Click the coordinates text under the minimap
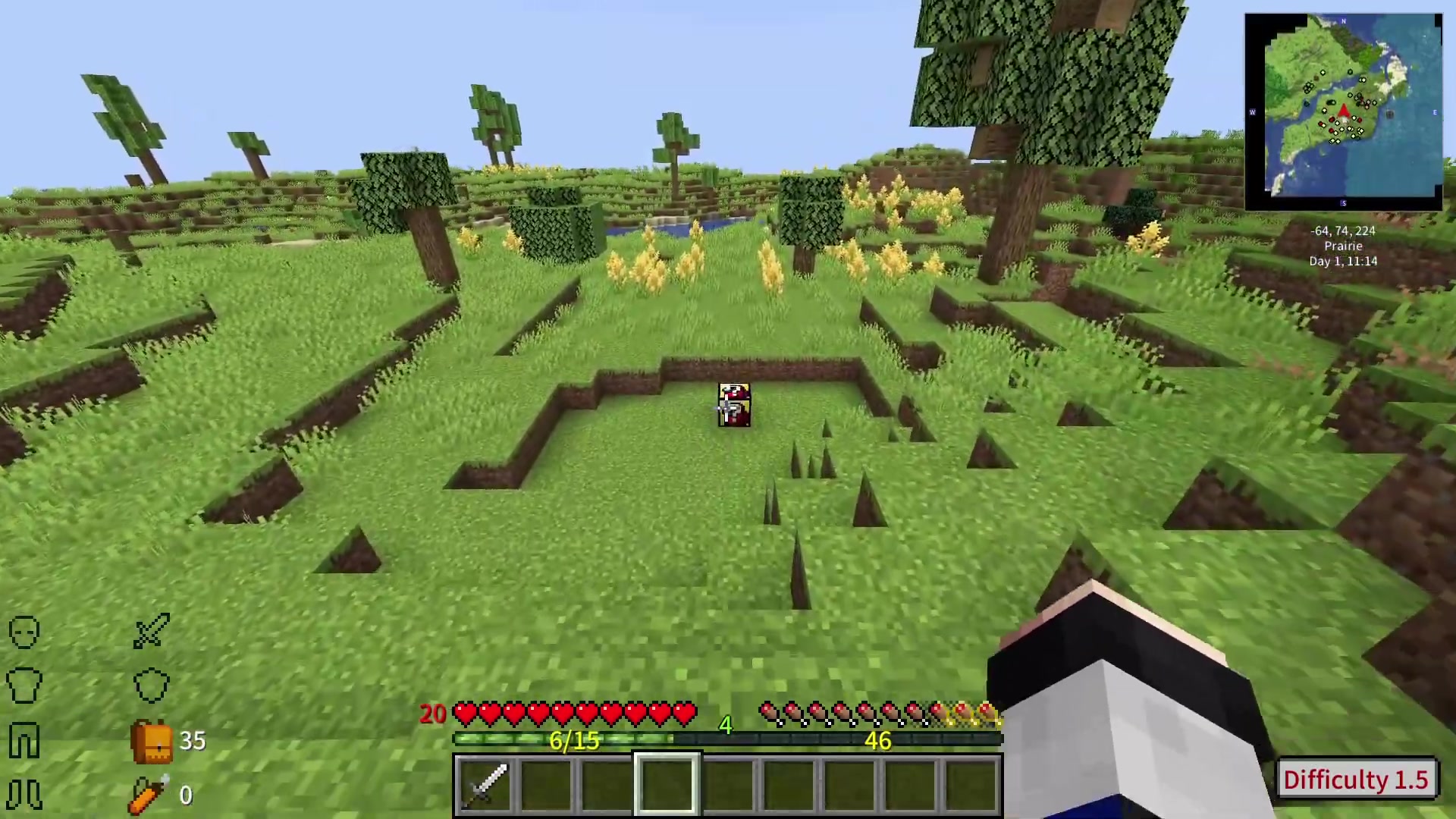 click(1342, 231)
